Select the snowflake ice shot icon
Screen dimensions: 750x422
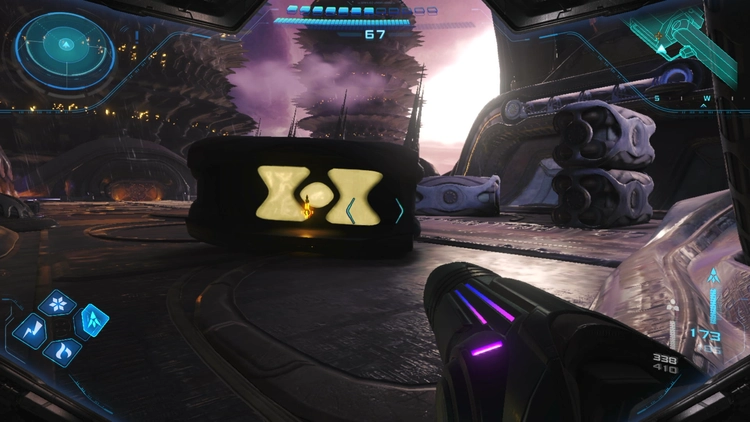(57, 304)
